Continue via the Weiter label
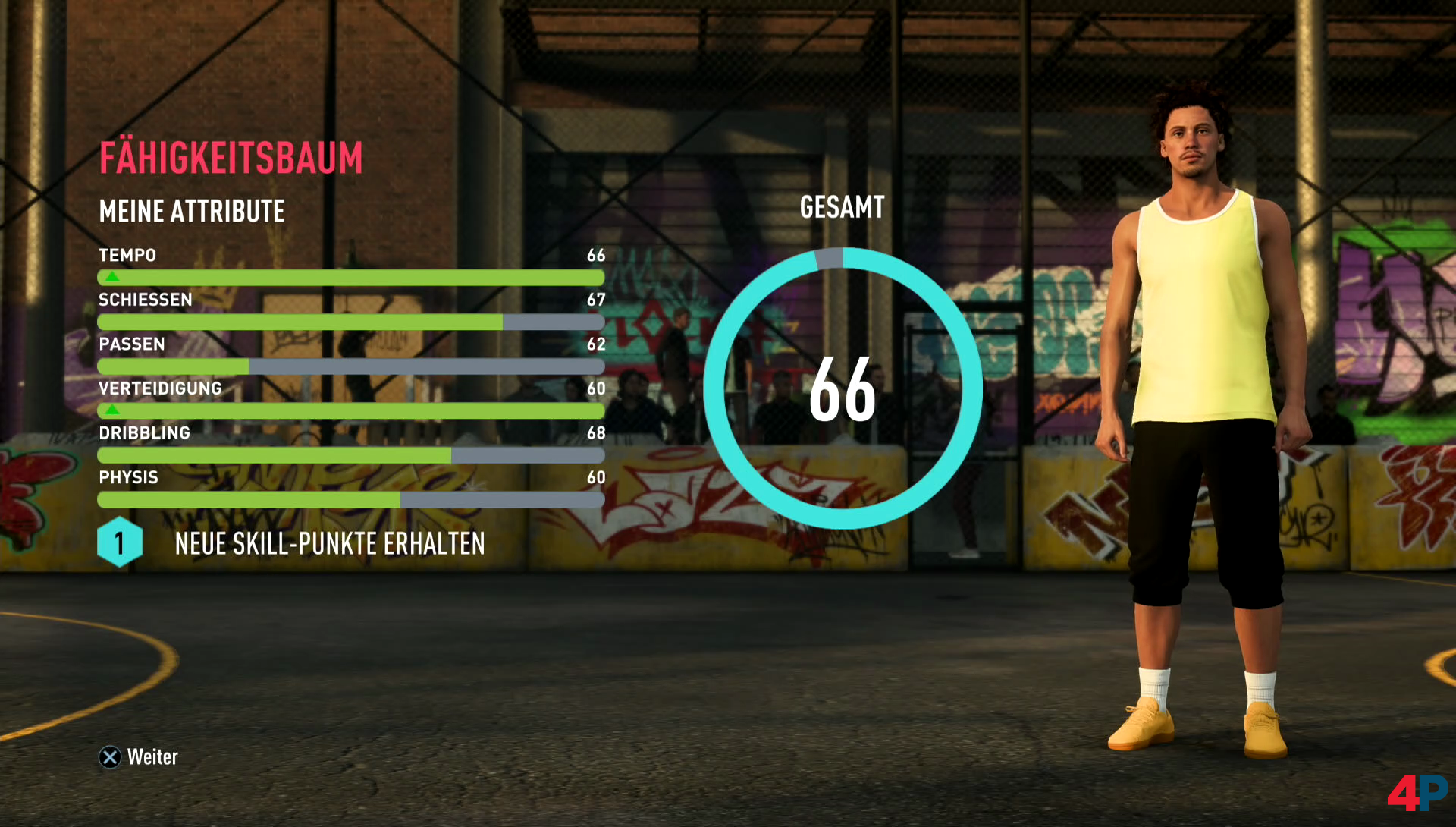Image resolution: width=1456 pixels, height=827 pixels. coord(152,756)
